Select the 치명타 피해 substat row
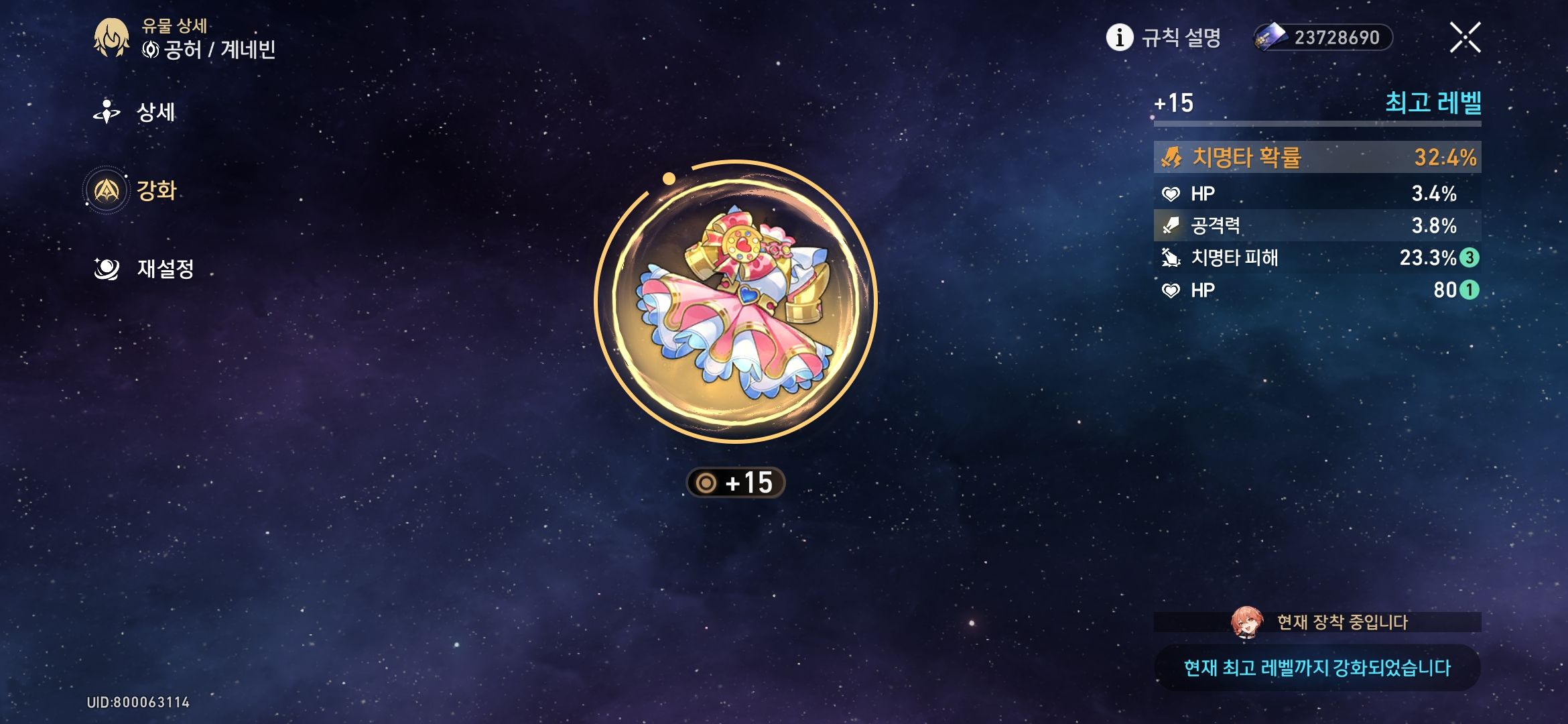 (x=1317, y=257)
